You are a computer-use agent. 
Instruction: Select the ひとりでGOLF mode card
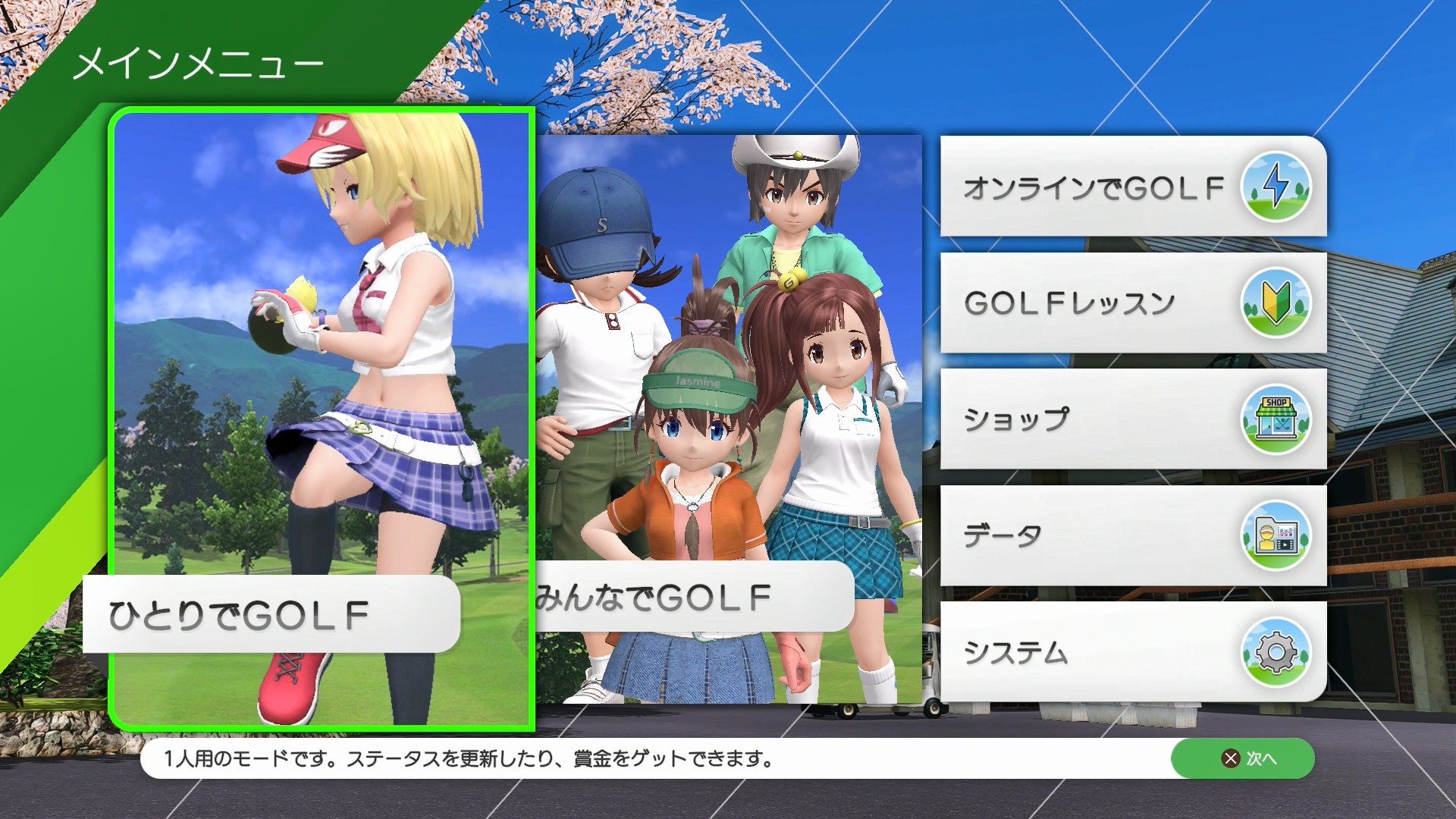(322, 417)
